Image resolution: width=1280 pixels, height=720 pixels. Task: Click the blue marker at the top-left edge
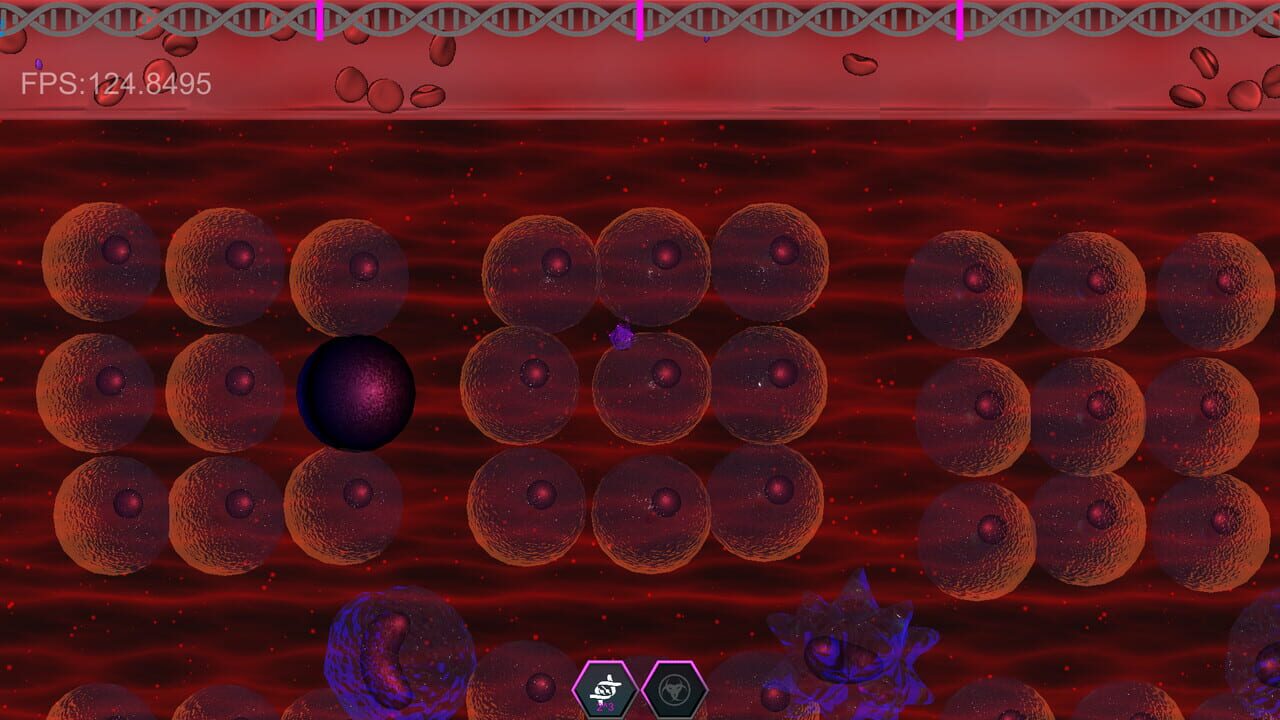[3, 30]
